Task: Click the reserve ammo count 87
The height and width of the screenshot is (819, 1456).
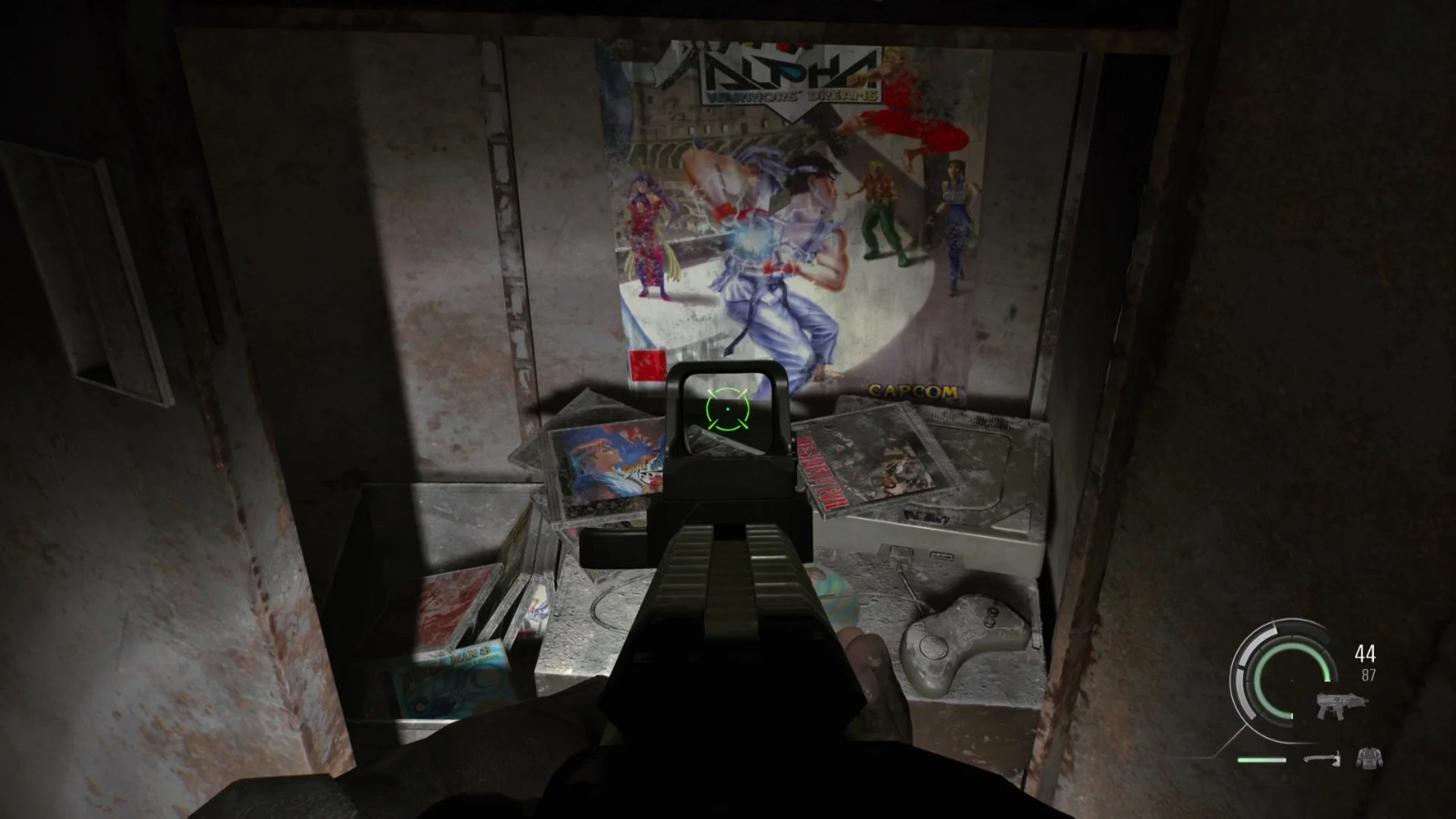Action: point(1369,673)
